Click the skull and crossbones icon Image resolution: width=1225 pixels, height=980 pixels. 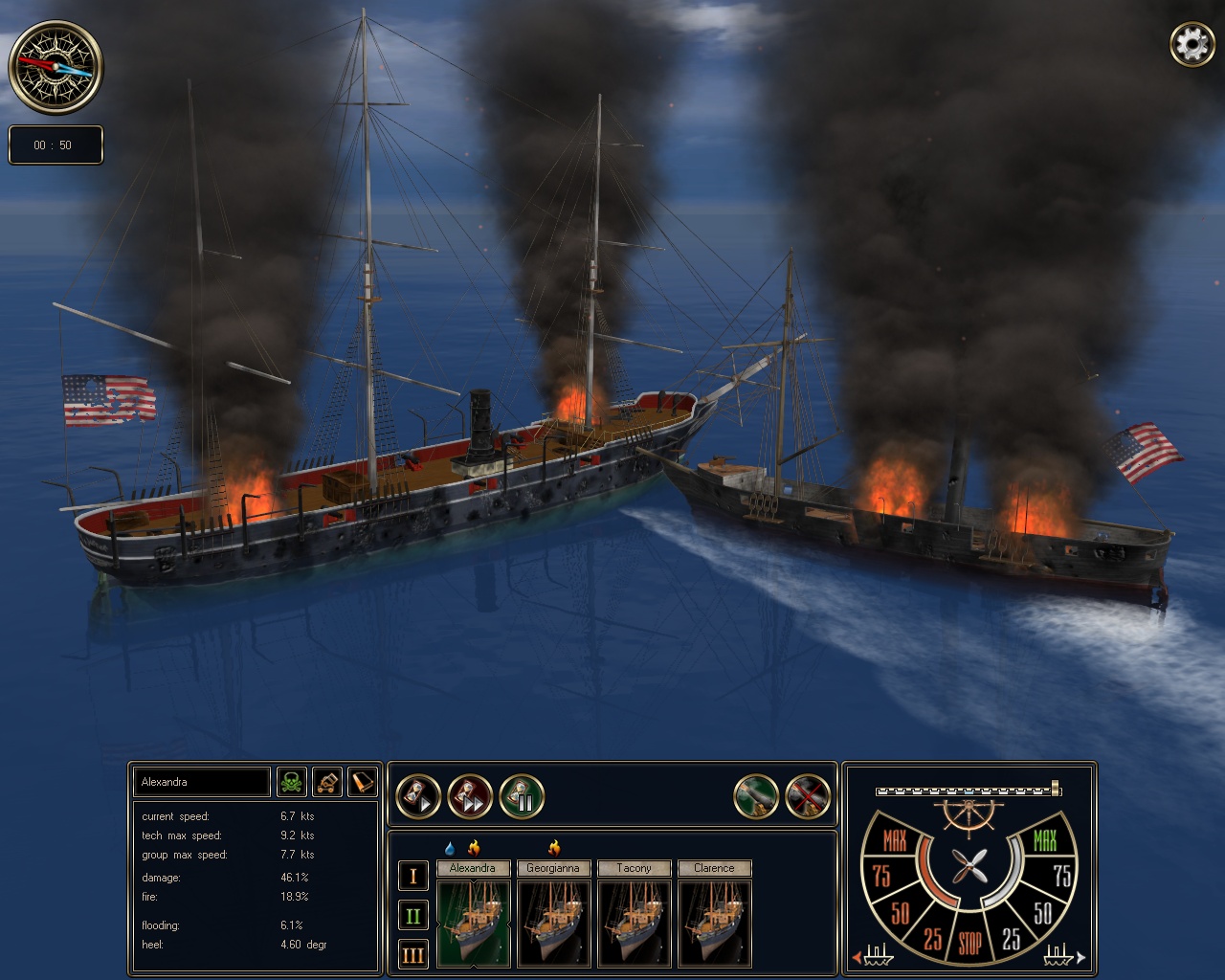click(x=292, y=782)
